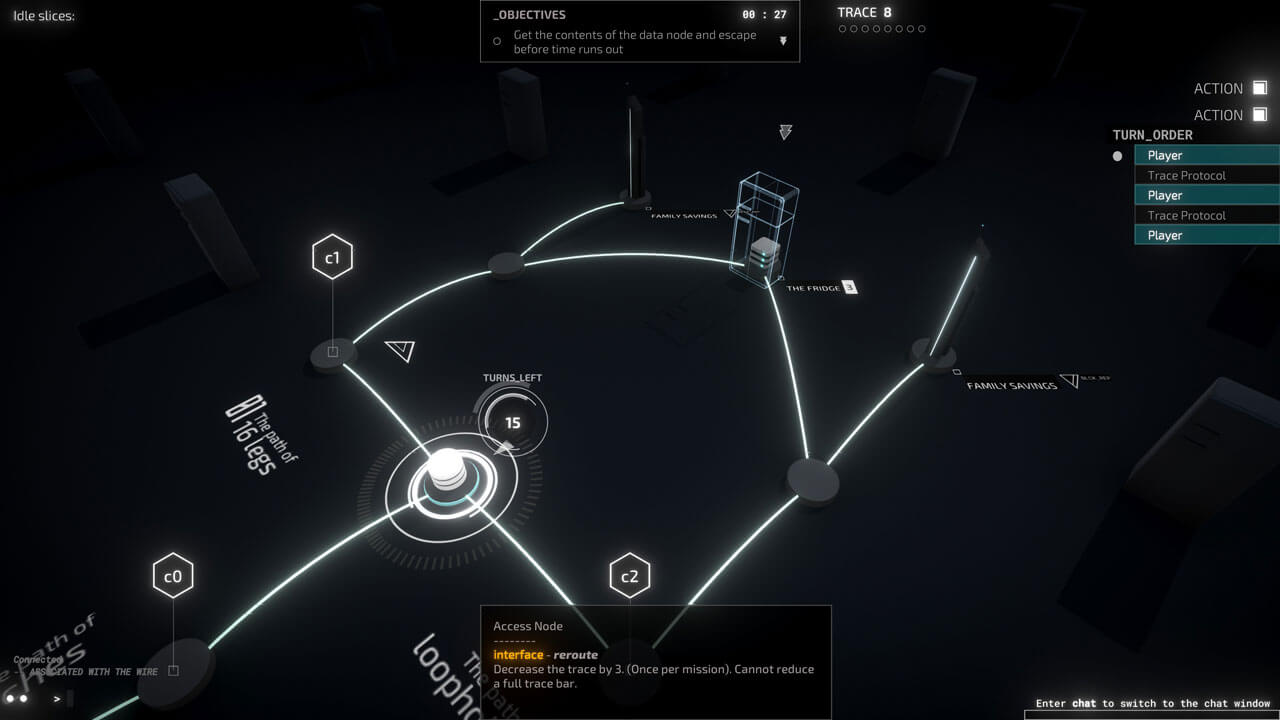Select the c0 node hexagon
1280x720 pixels.
173,576
